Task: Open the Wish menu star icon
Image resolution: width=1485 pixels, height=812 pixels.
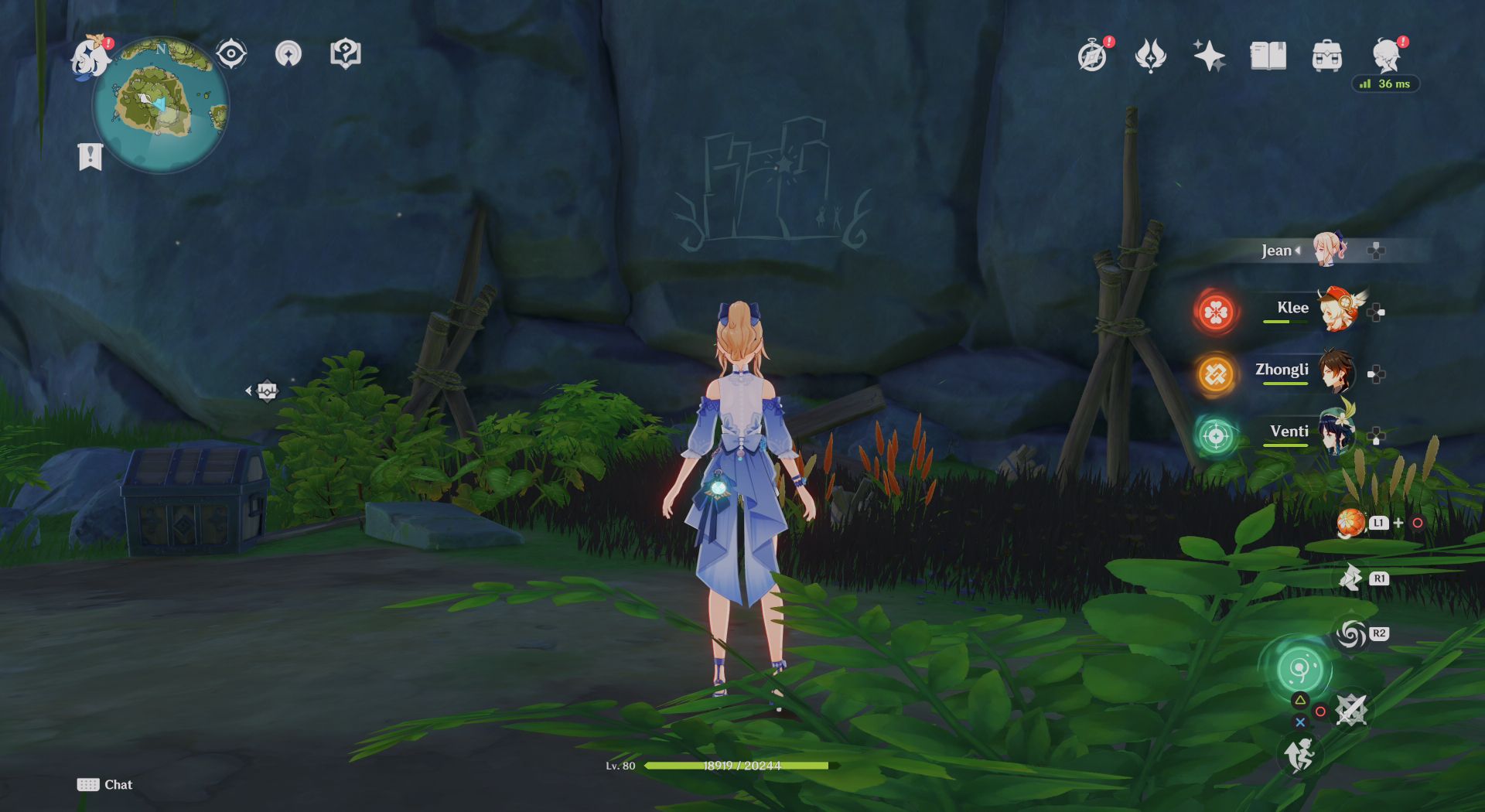Action: 1212,55
